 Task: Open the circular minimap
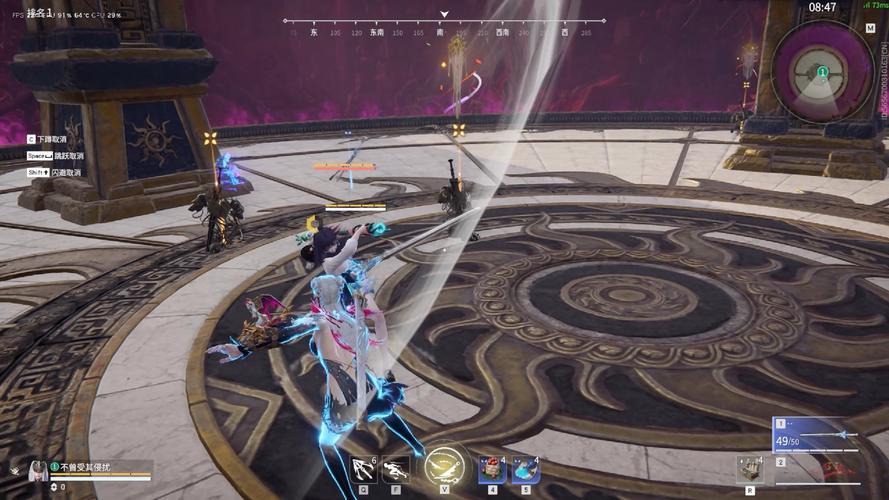[x=821, y=70]
